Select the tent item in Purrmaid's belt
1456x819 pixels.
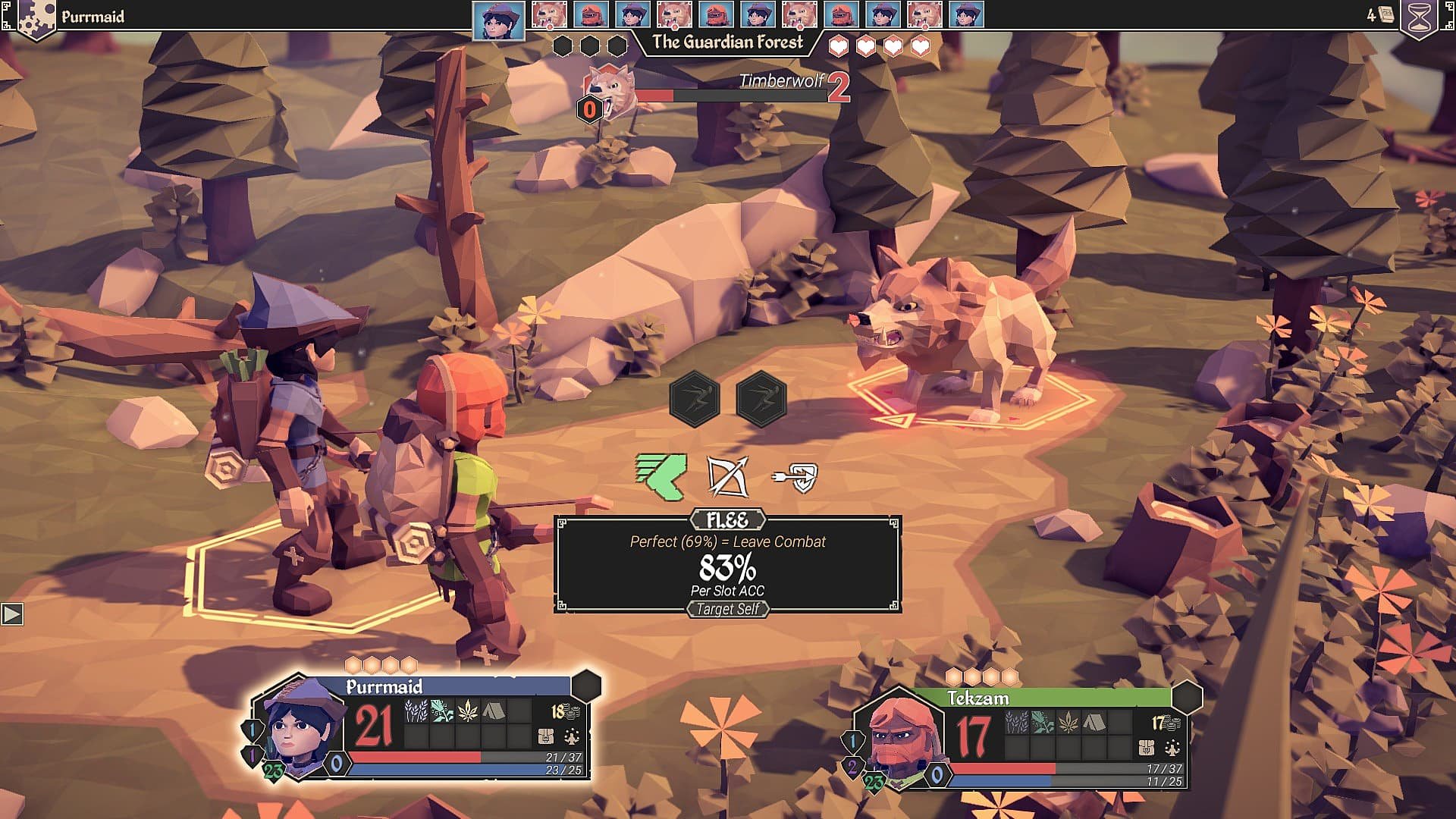[x=493, y=711]
